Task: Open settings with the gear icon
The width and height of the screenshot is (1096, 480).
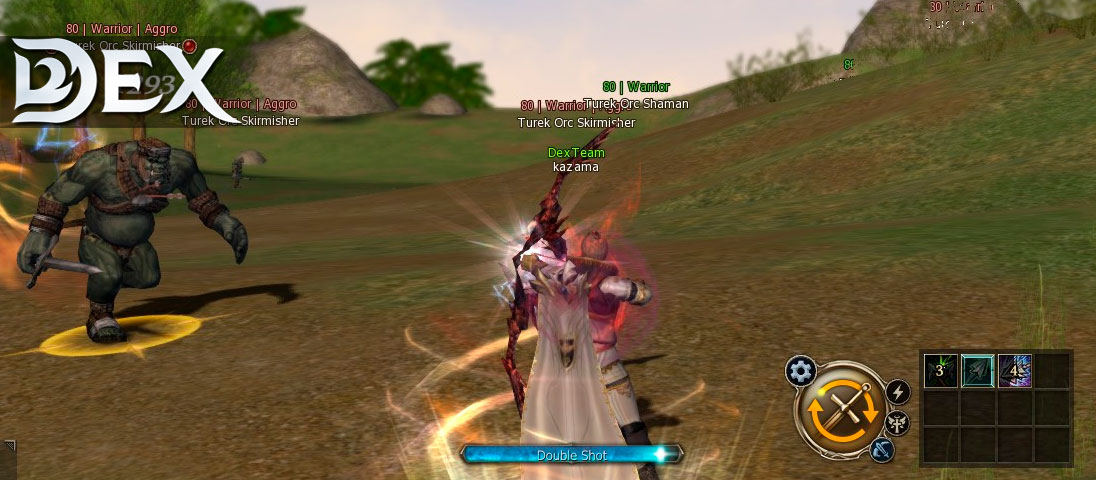Action: [800, 371]
